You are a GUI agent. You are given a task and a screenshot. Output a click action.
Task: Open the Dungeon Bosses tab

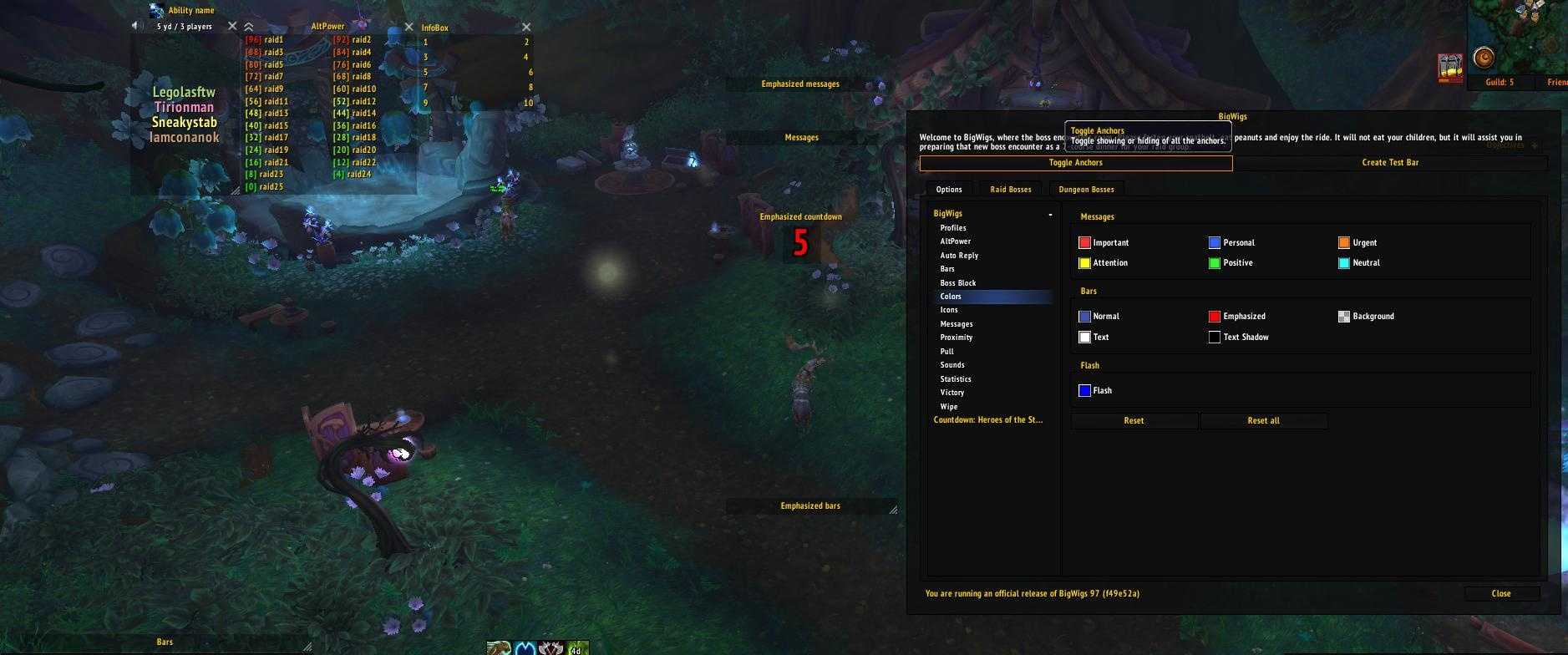click(1086, 190)
